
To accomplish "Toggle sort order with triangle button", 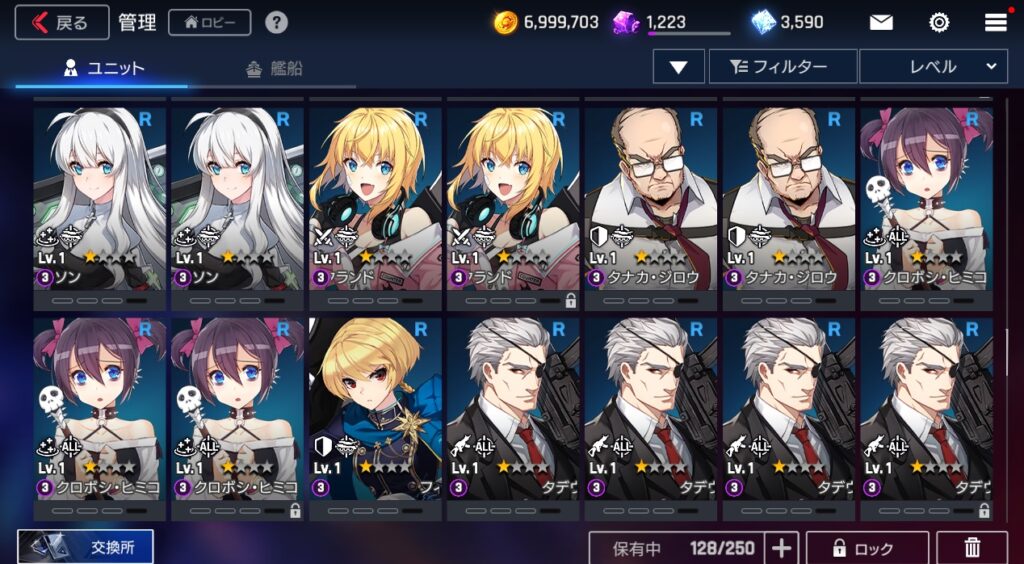I will click(x=679, y=67).
